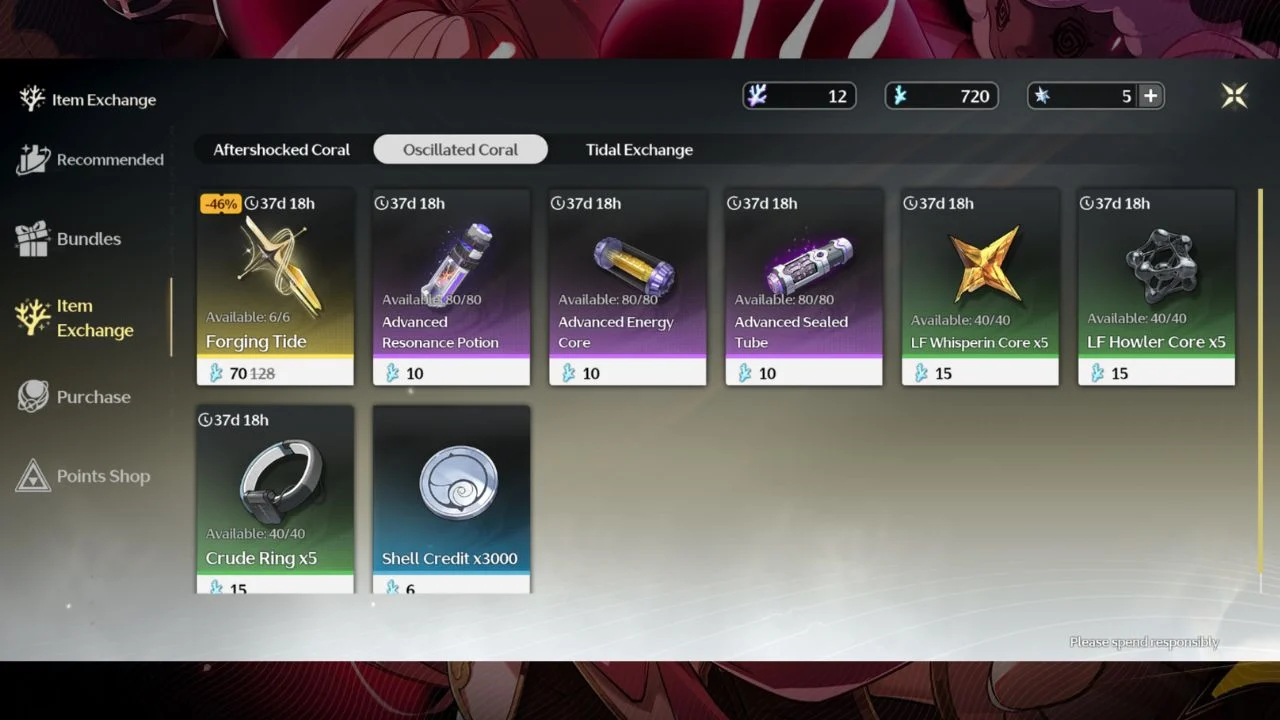Select the Oscillated Coral tab
1280x720 pixels.
coord(460,150)
